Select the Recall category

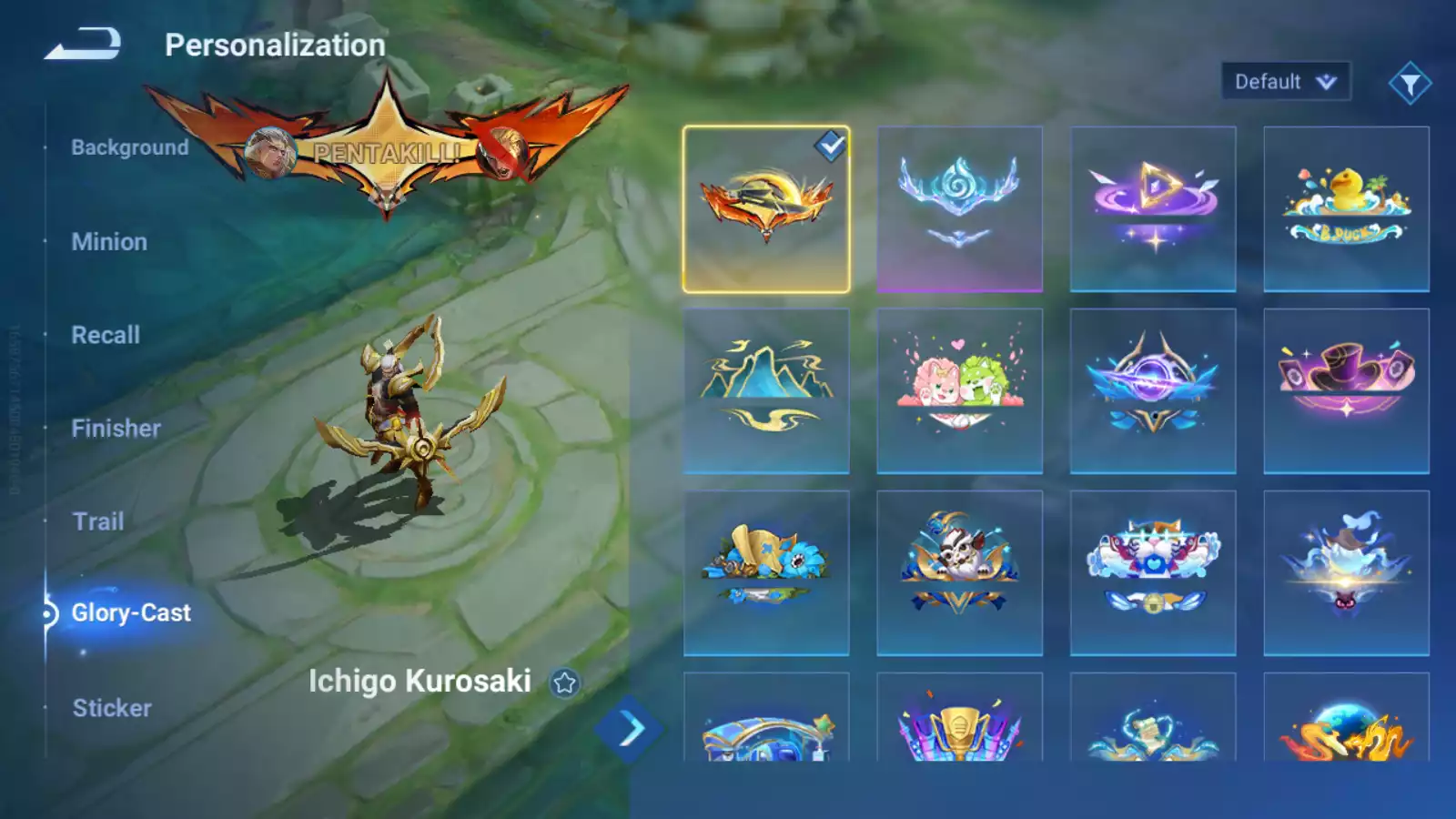[x=106, y=335]
